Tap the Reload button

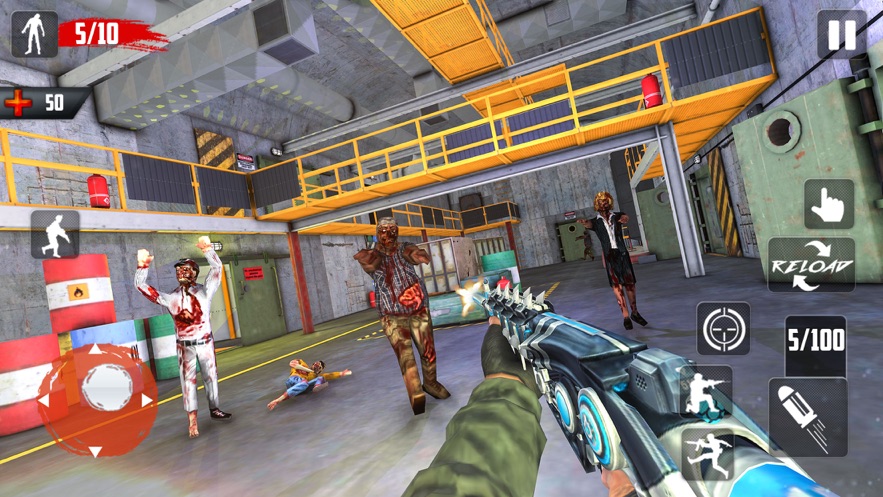pyautogui.click(x=811, y=265)
